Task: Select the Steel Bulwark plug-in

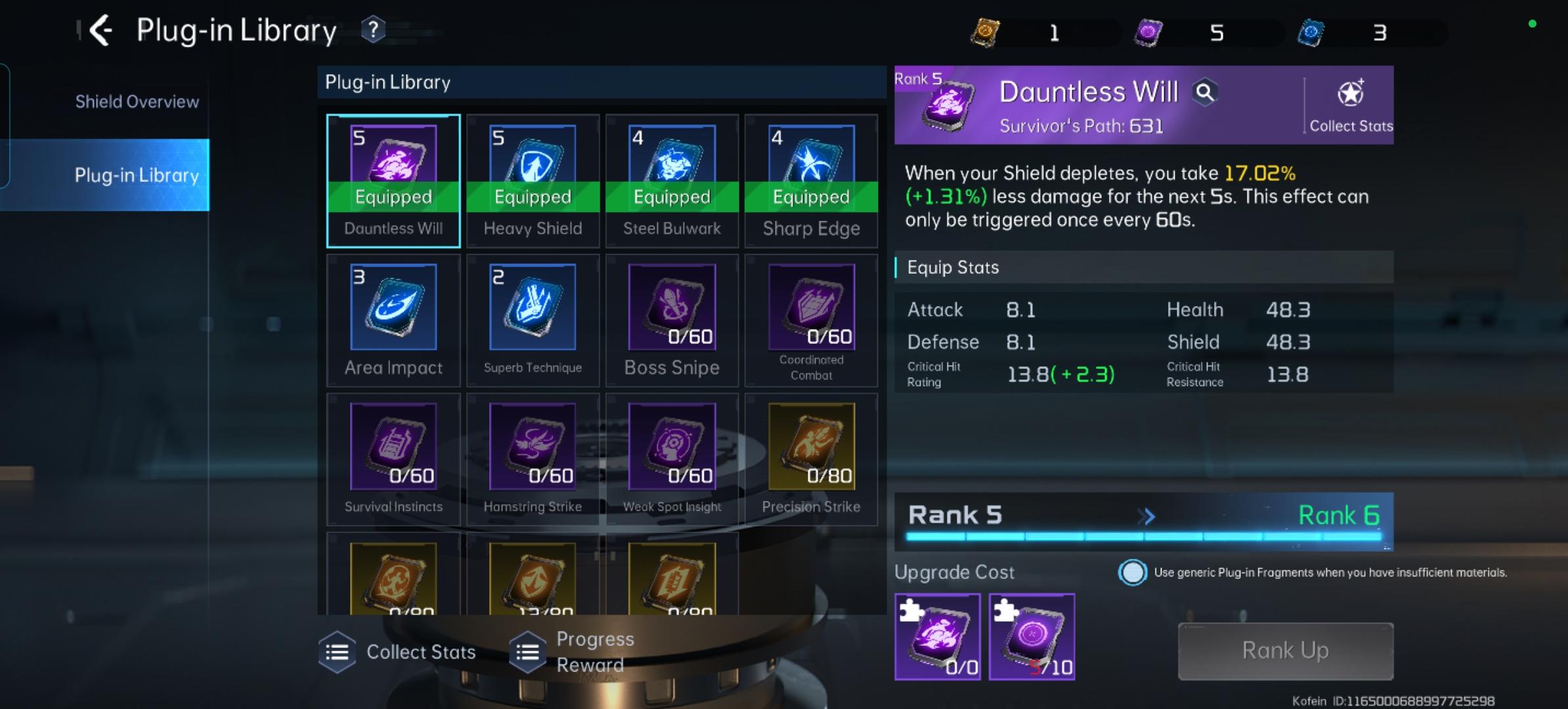Action: [672, 181]
